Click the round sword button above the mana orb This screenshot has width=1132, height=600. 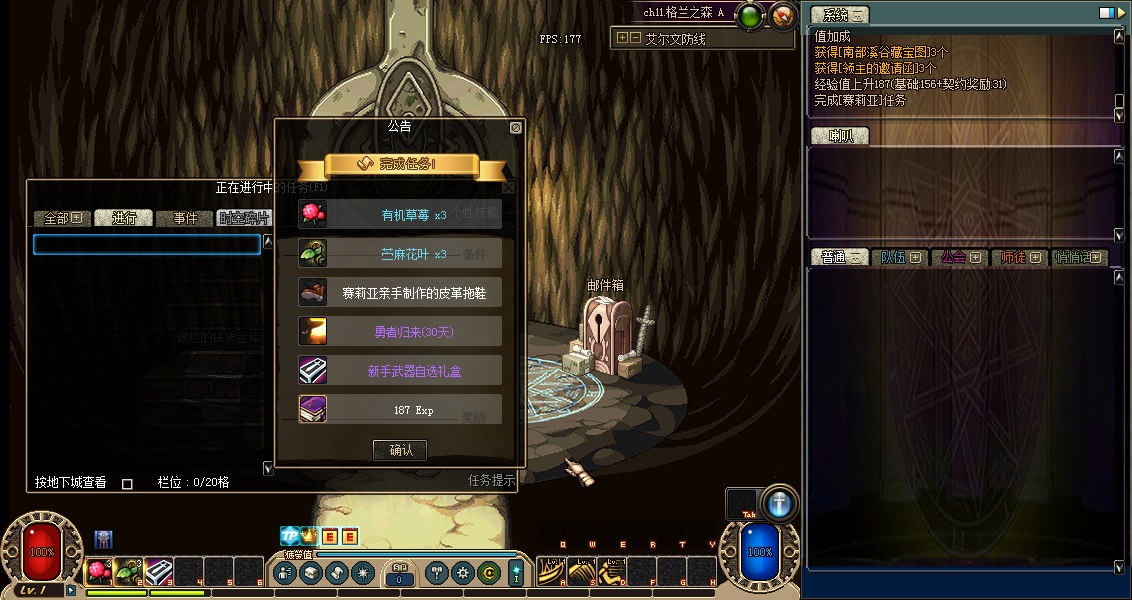tap(779, 505)
